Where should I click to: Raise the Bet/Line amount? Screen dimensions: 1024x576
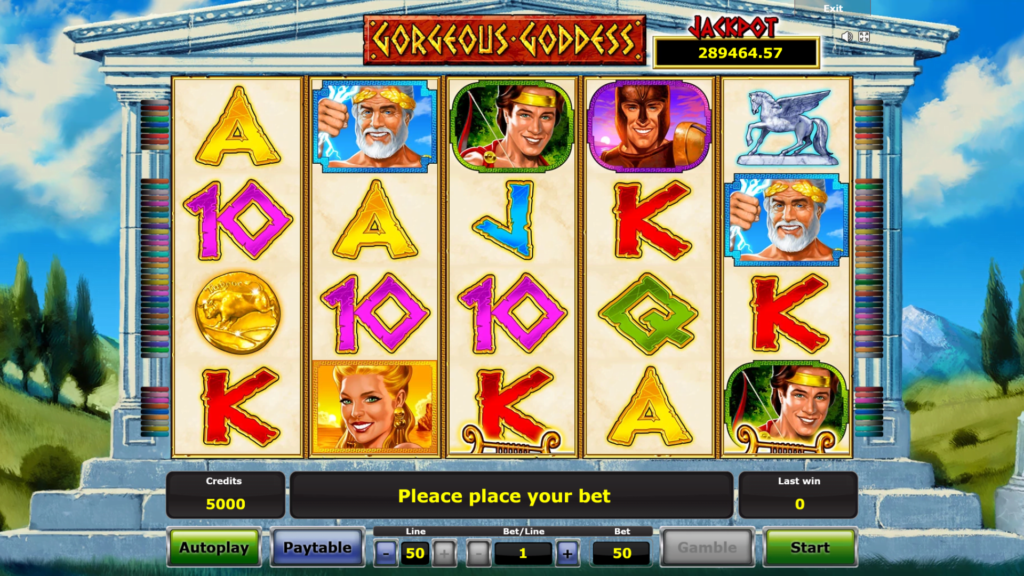(567, 553)
